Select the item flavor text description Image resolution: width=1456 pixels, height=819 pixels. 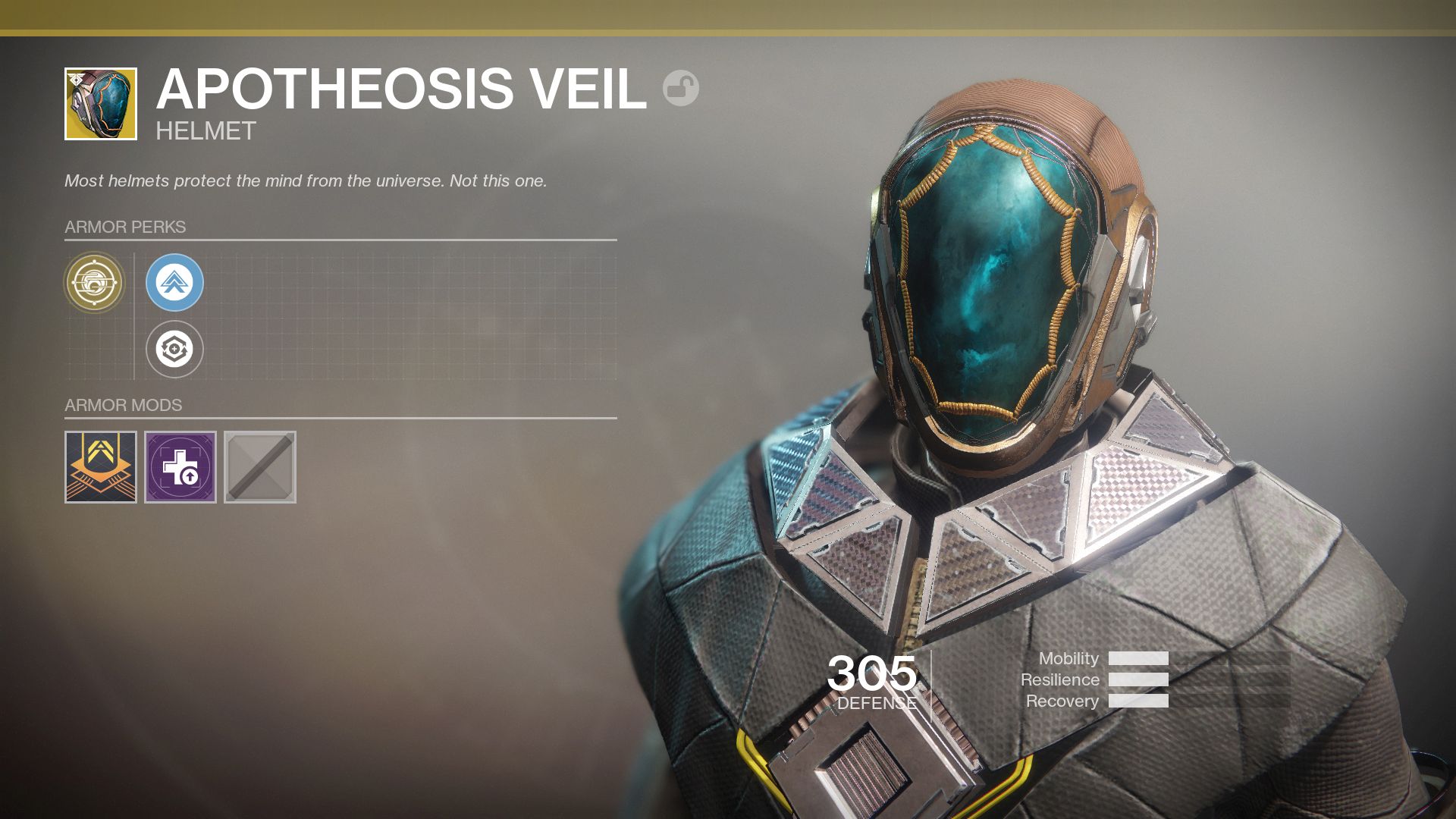(306, 180)
